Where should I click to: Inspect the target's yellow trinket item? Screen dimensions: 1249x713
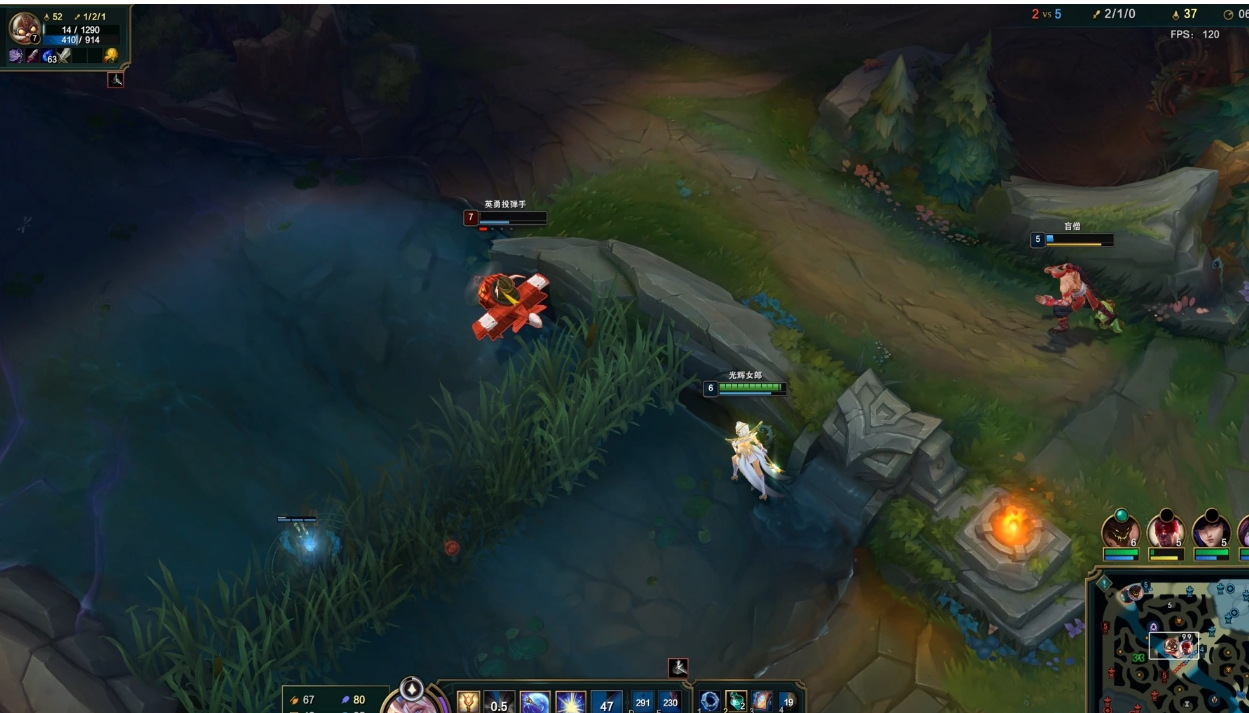tap(110, 56)
